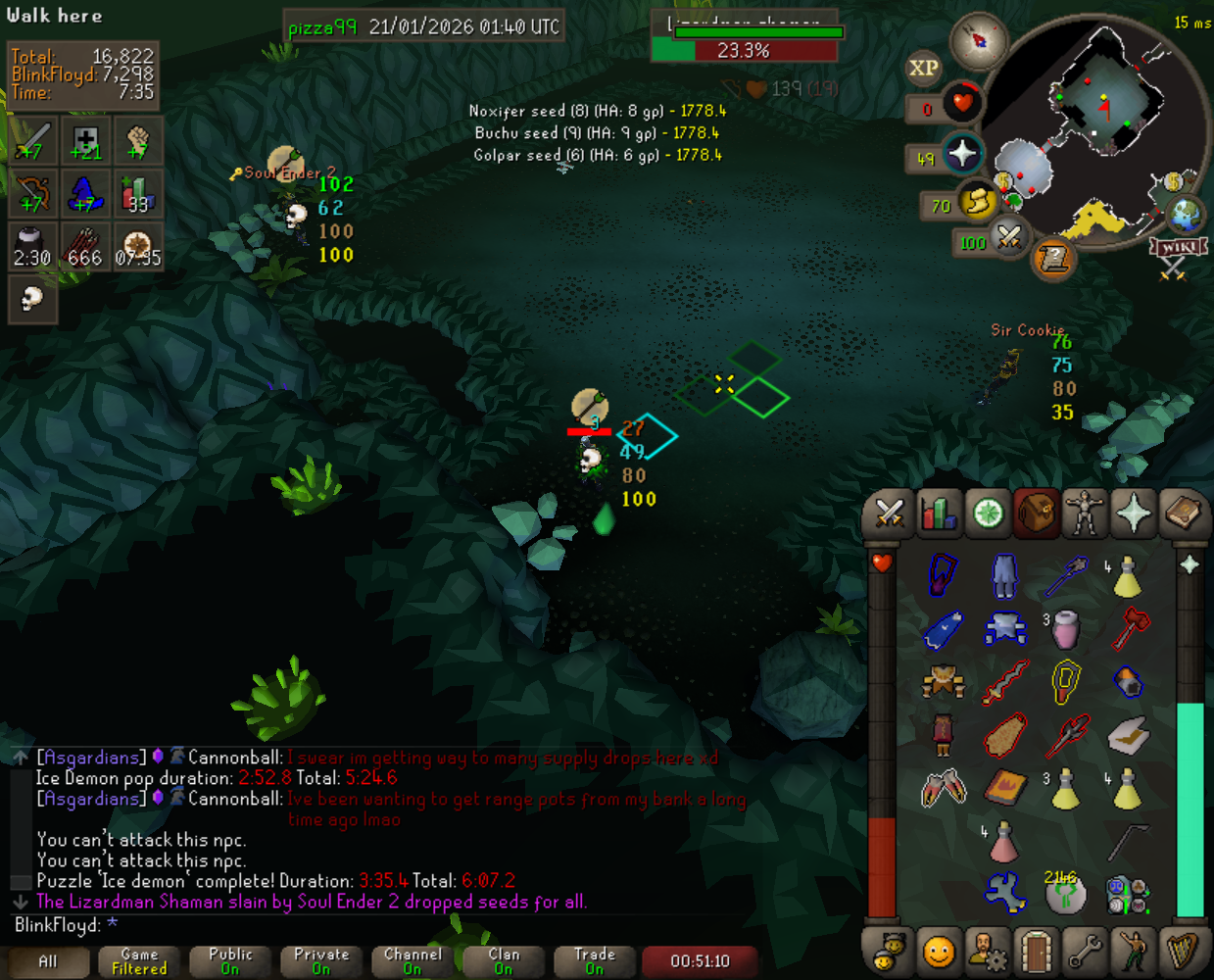
Task: Select the orange fire spell book
Action: click(x=1005, y=787)
